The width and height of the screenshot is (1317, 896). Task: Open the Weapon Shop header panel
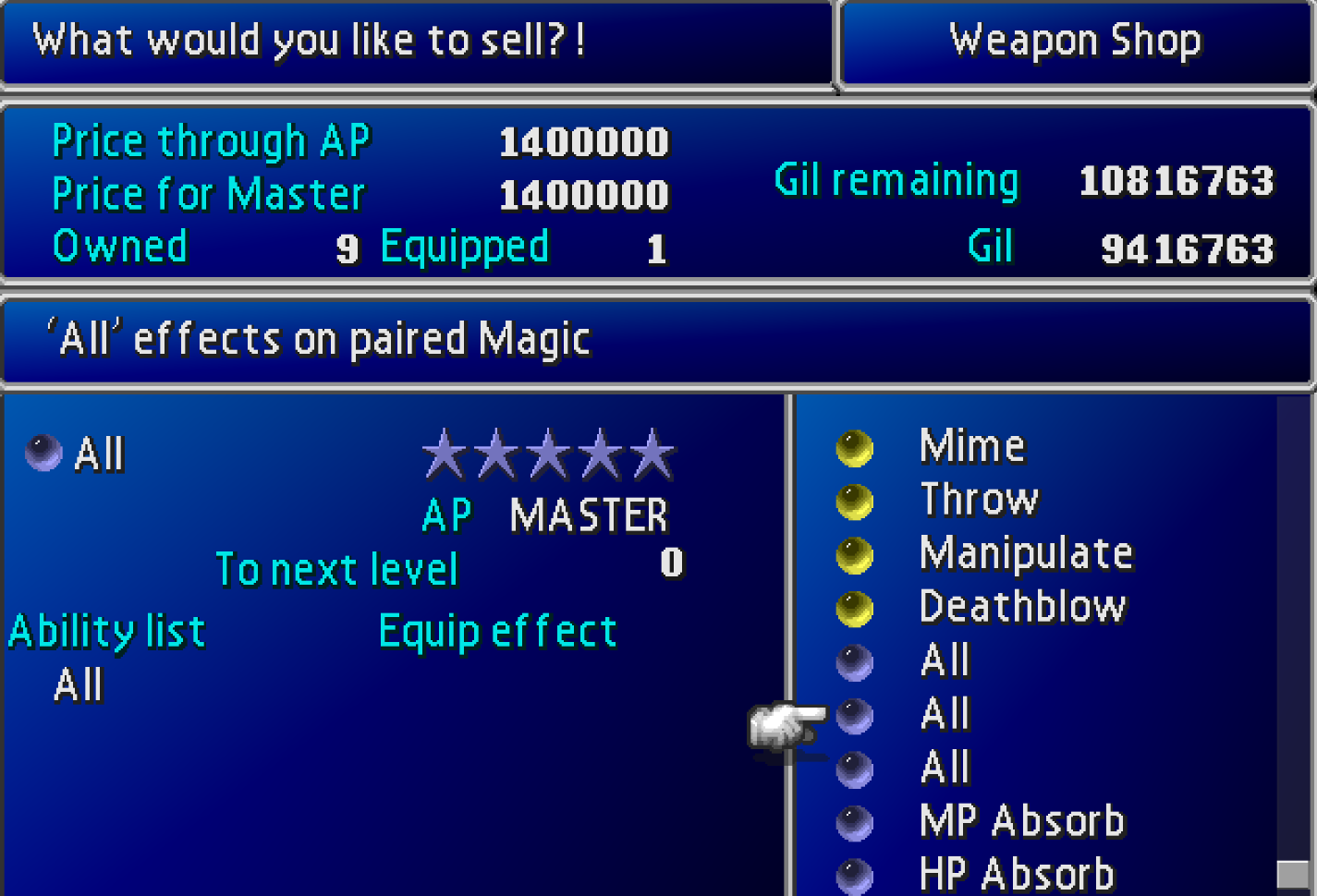1074,40
